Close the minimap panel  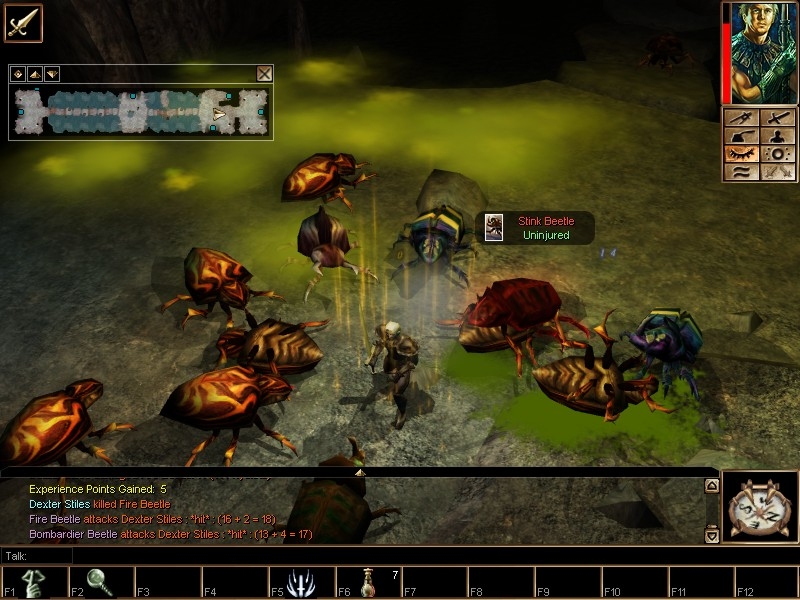click(x=264, y=73)
